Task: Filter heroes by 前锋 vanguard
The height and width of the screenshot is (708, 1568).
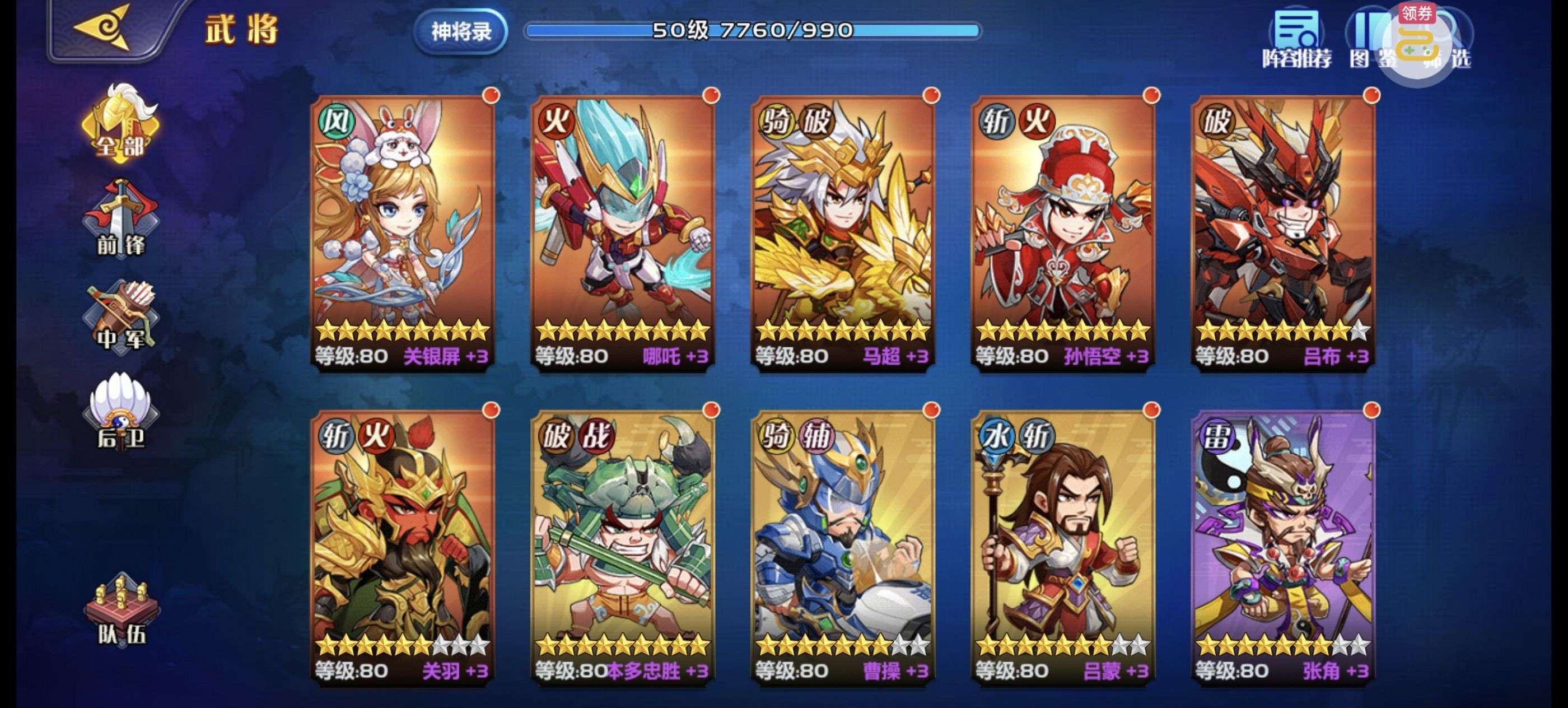Action: click(120, 219)
